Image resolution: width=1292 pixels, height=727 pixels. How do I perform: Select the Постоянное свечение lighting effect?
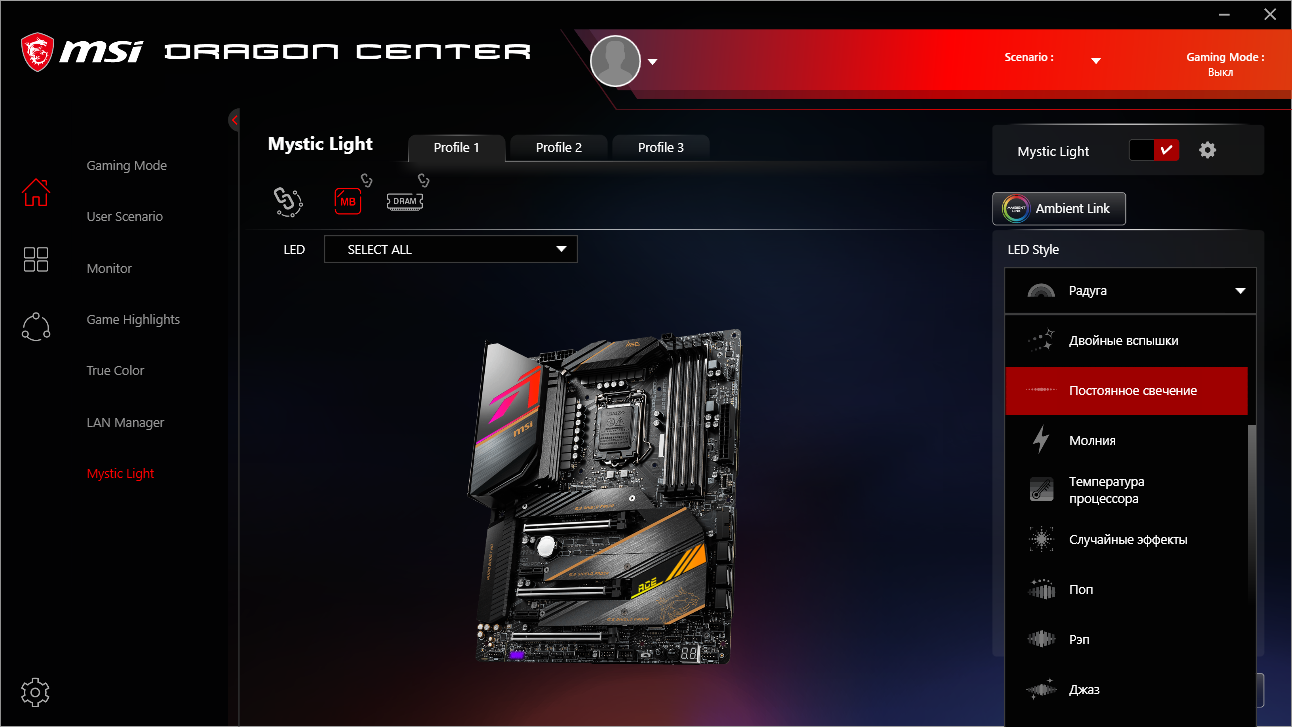(1126, 391)
